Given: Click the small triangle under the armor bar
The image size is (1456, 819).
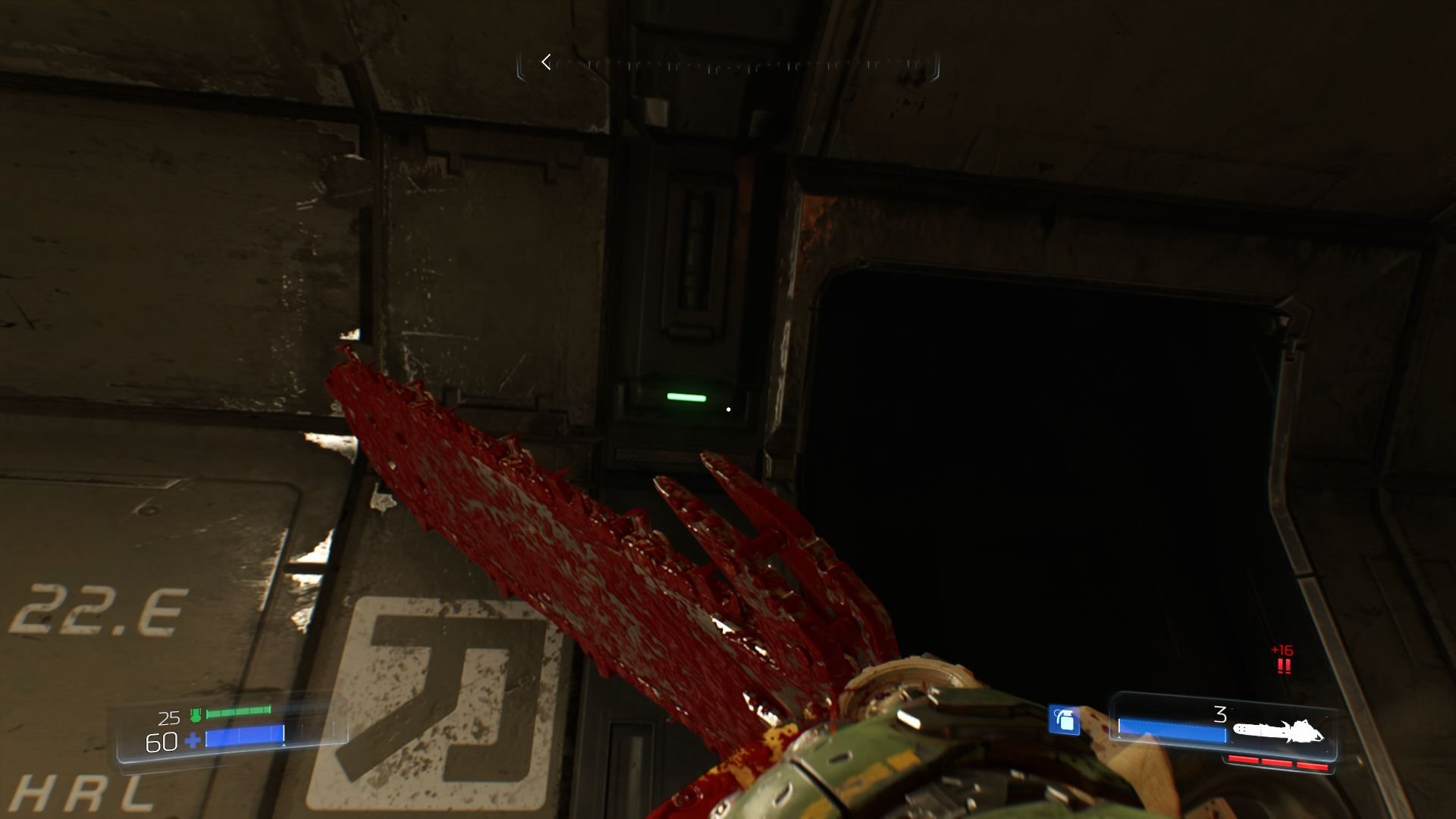Looking at the screenshot, I should pos(284,745).
